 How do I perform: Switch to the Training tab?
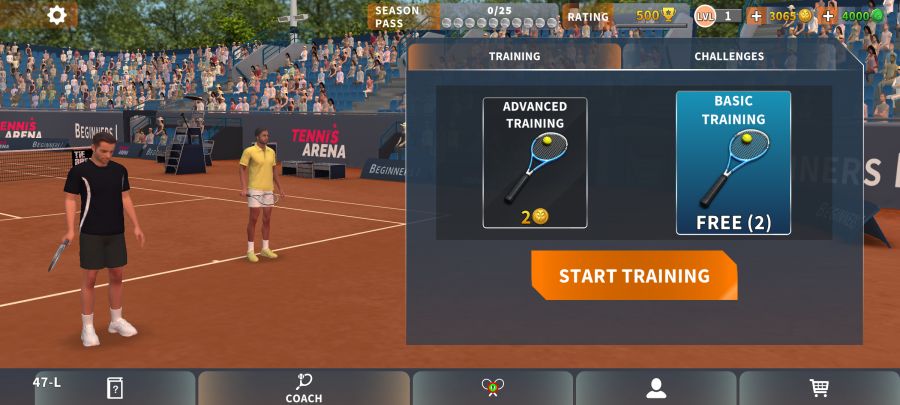click(514, 57)
